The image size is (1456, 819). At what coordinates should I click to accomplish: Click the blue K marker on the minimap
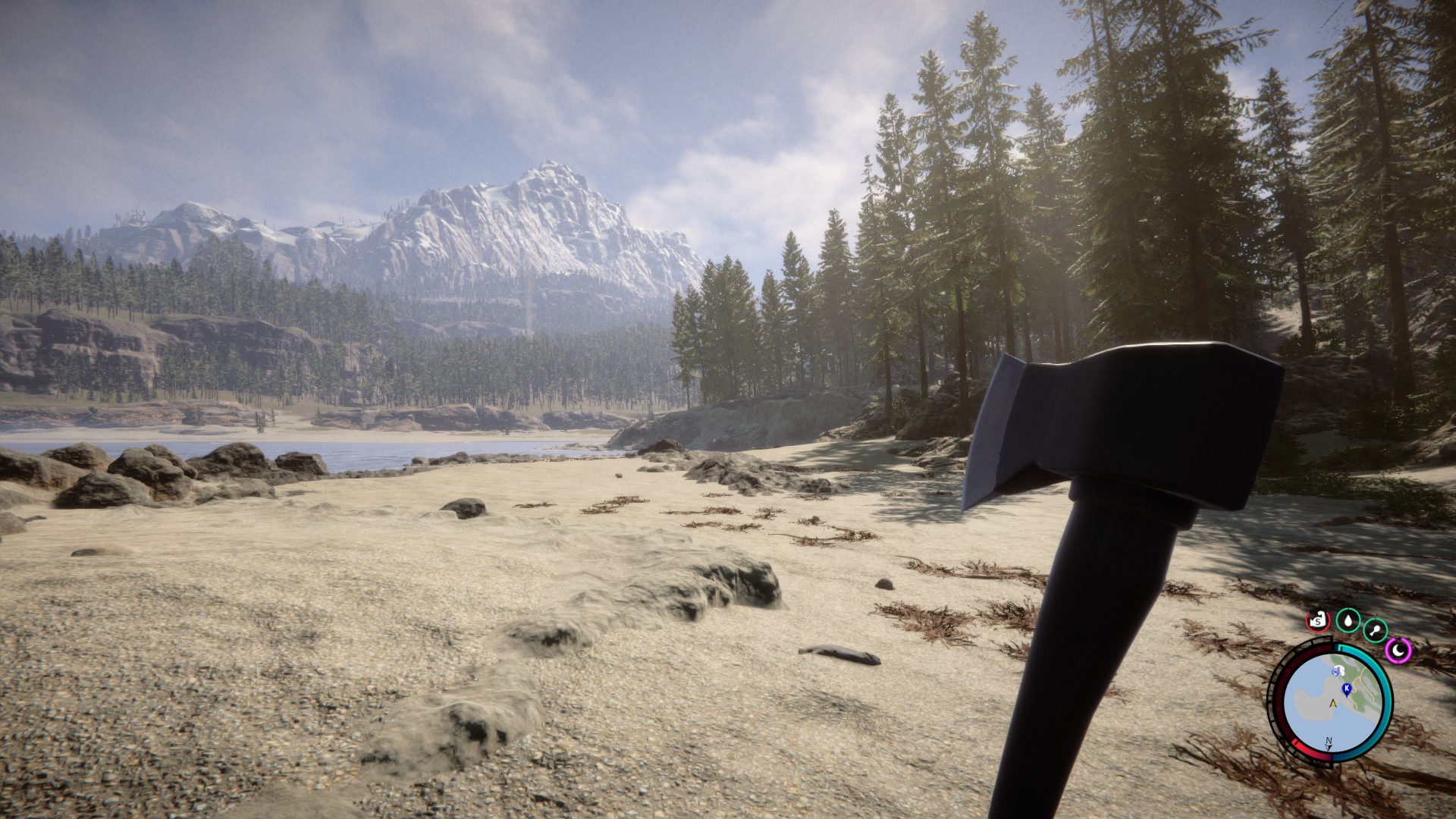[1346, 689]
